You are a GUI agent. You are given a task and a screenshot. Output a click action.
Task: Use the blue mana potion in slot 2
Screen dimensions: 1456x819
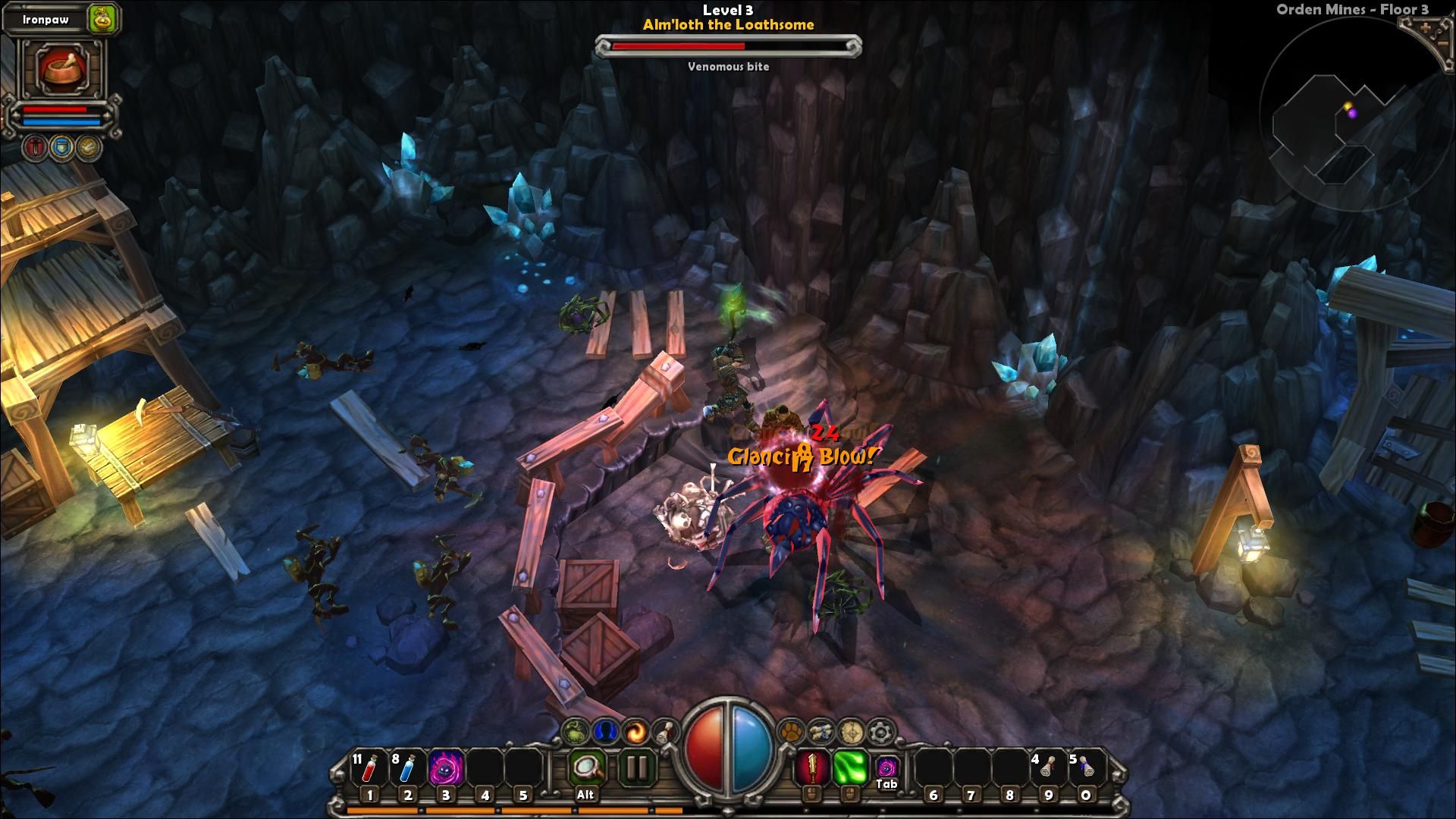(408, 767)
